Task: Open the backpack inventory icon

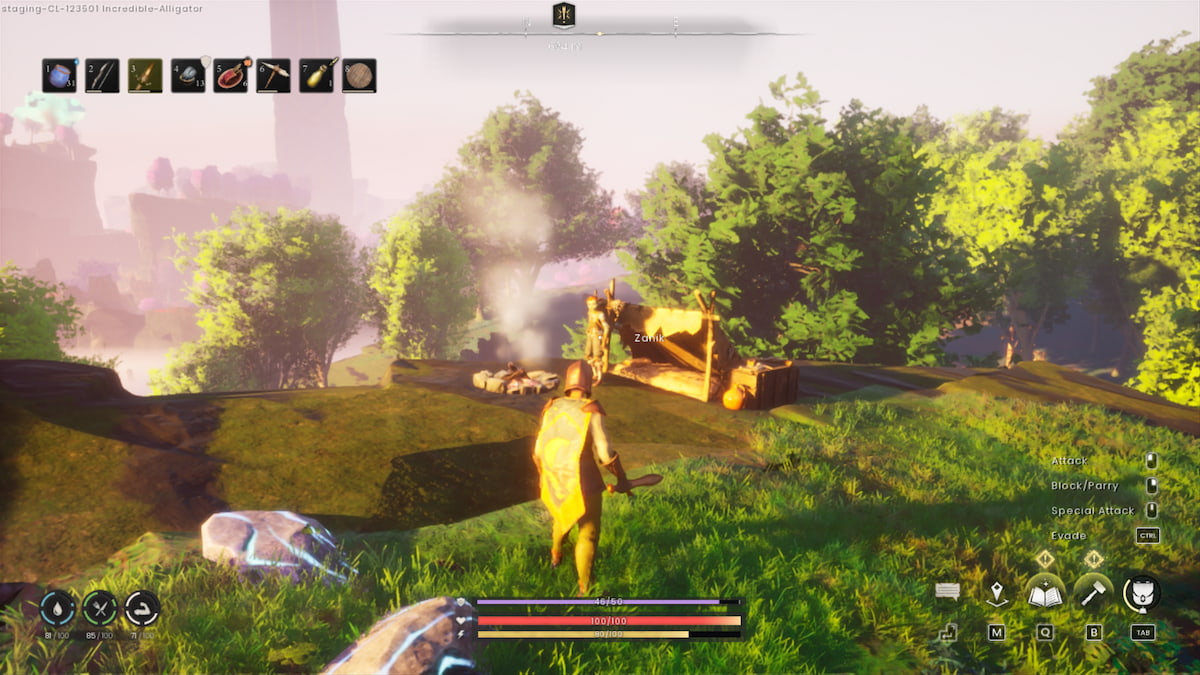Action: [x=1142, y=592]
